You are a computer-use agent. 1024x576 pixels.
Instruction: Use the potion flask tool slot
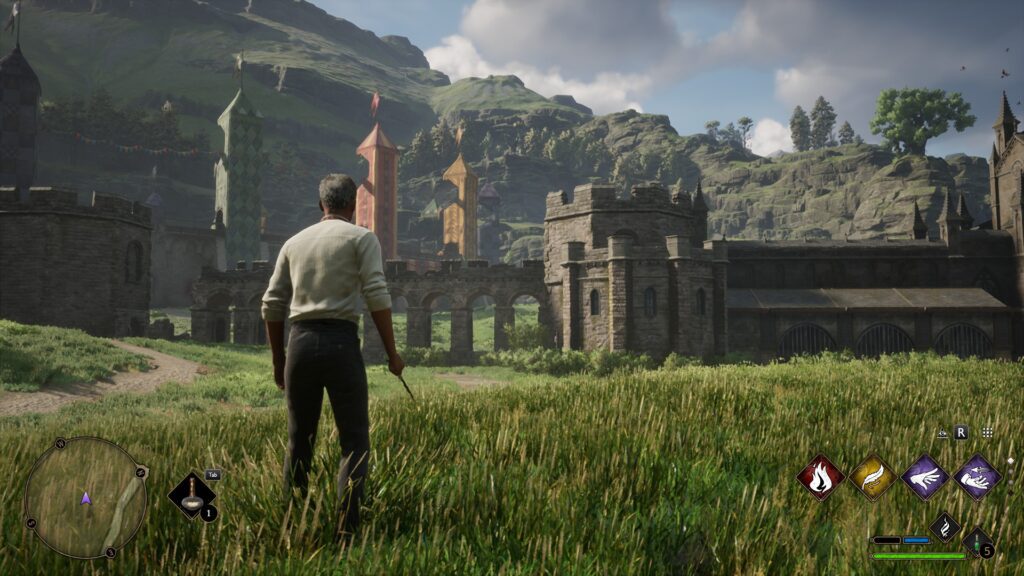[x=191, y=495]
